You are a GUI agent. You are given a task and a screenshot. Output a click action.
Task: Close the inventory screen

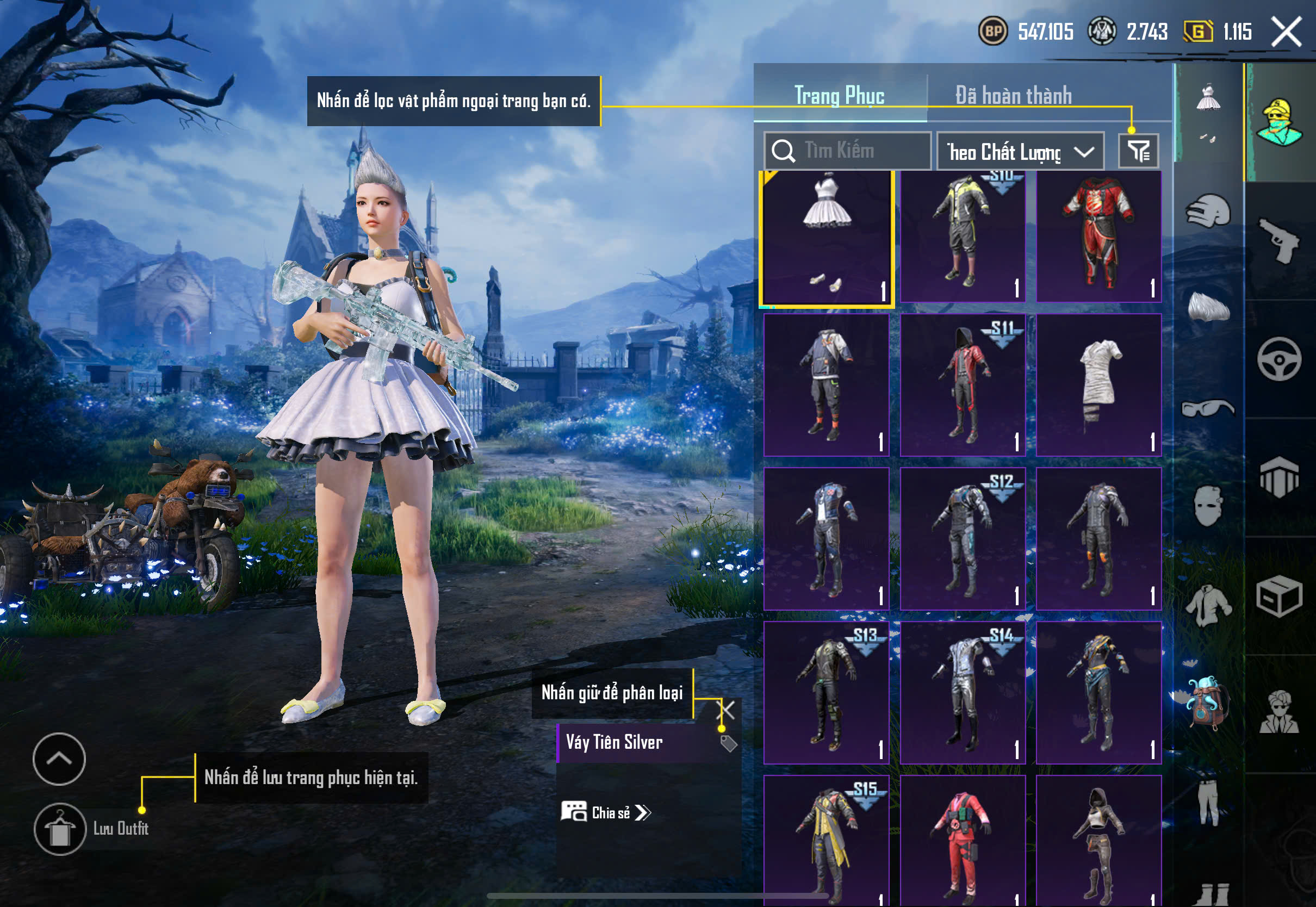click(x=1287, y=32)
